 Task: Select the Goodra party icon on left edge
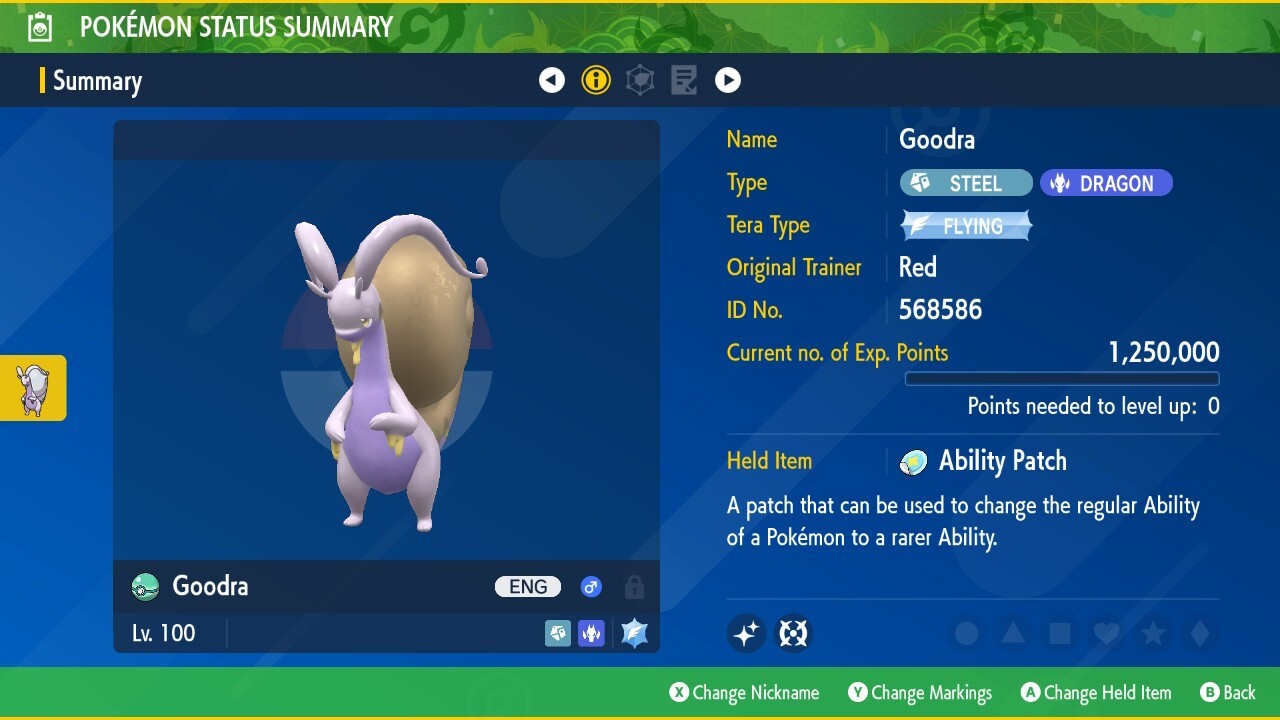click(33, 388)
